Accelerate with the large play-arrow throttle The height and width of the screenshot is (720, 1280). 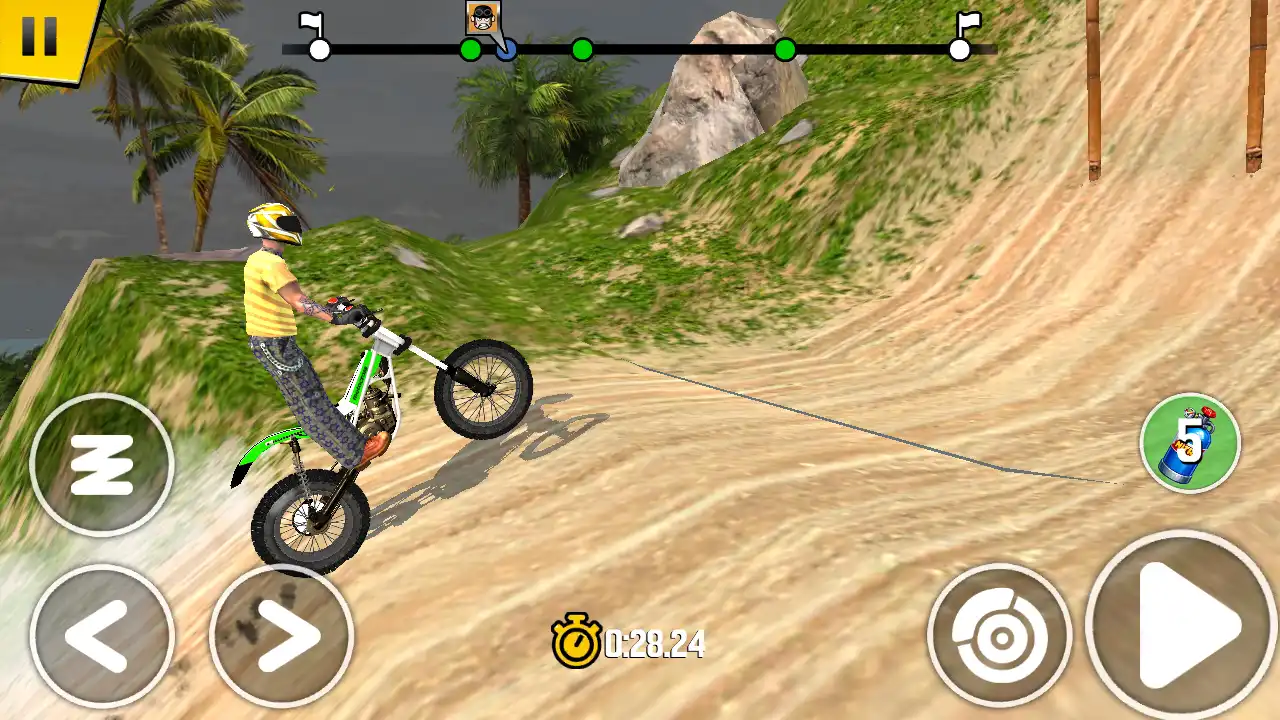coord(1184,626)
